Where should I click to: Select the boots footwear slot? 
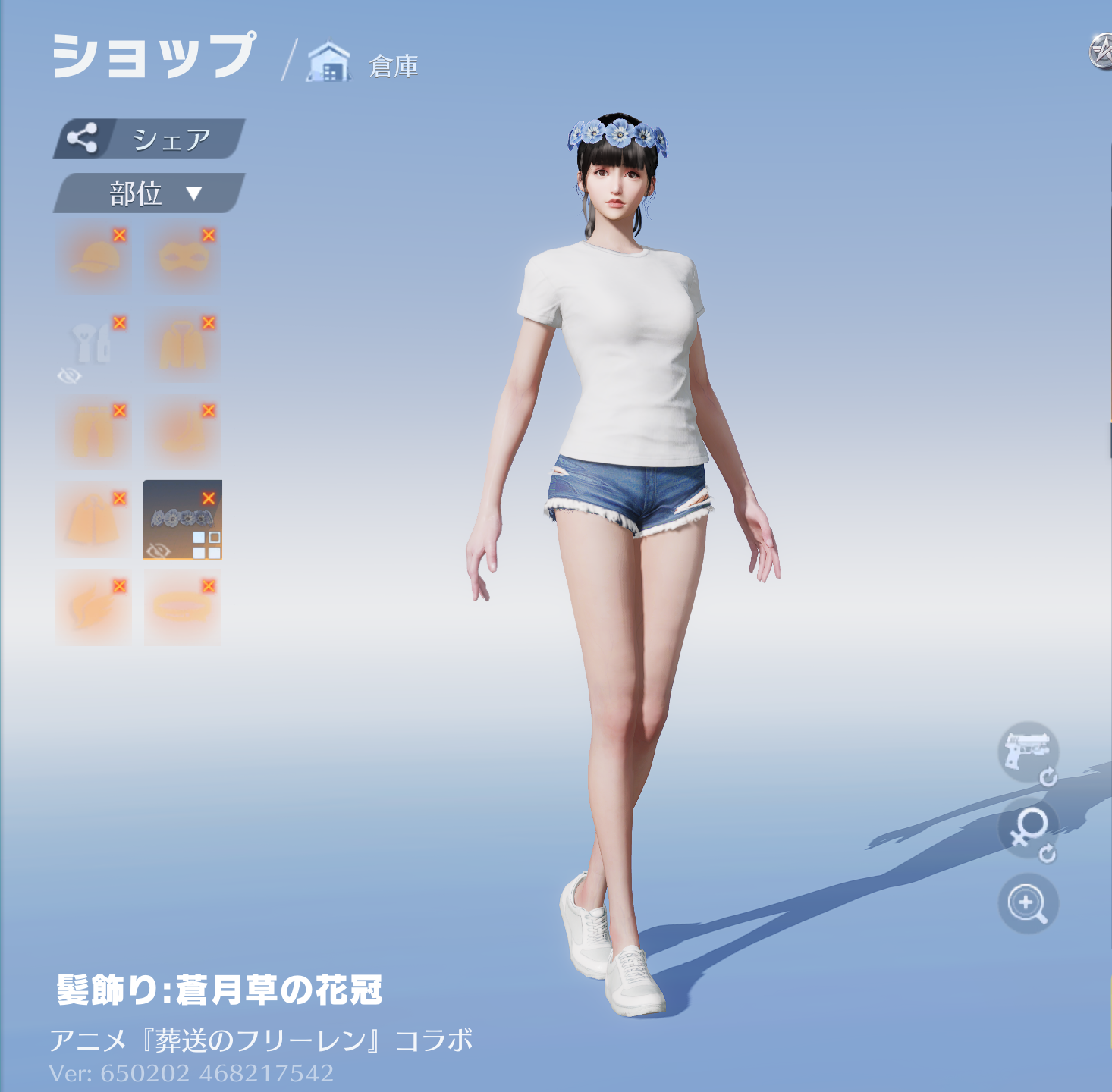click(x=182, y=431)
